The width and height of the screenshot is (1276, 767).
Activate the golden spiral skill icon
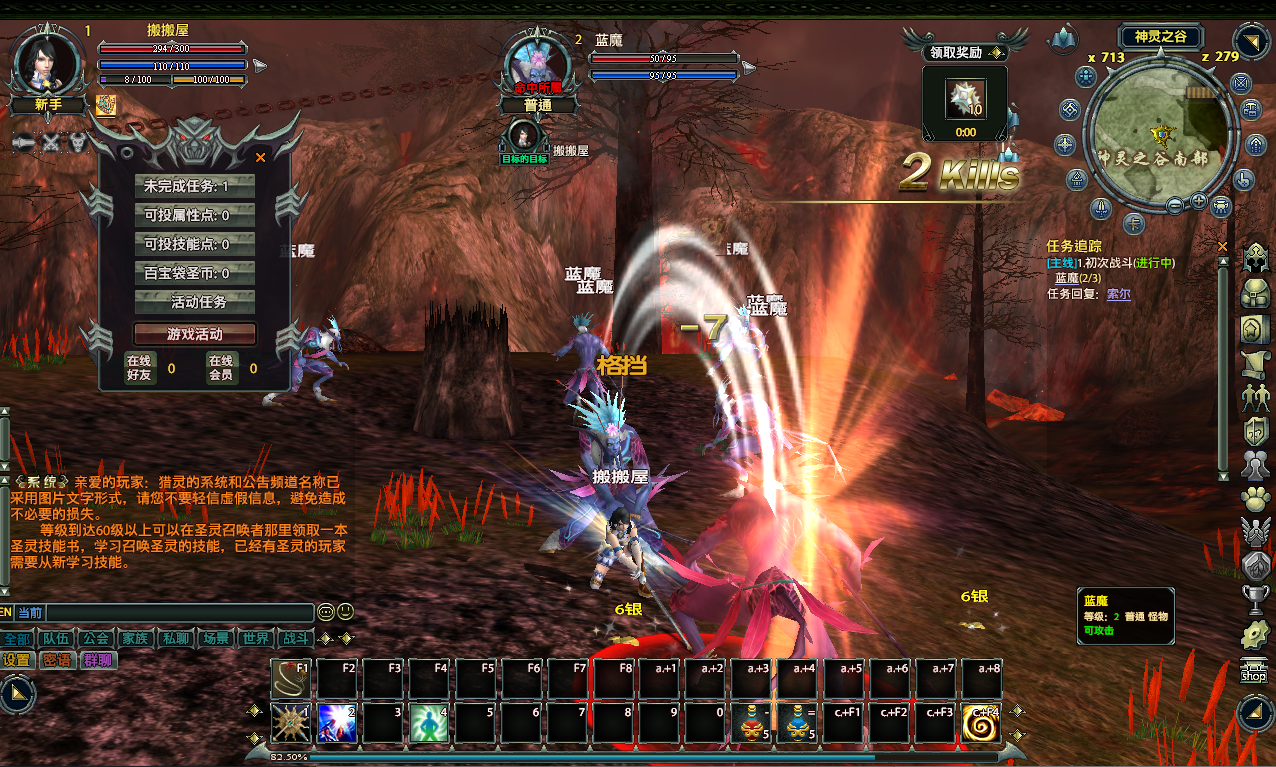(x=981, y=722)
